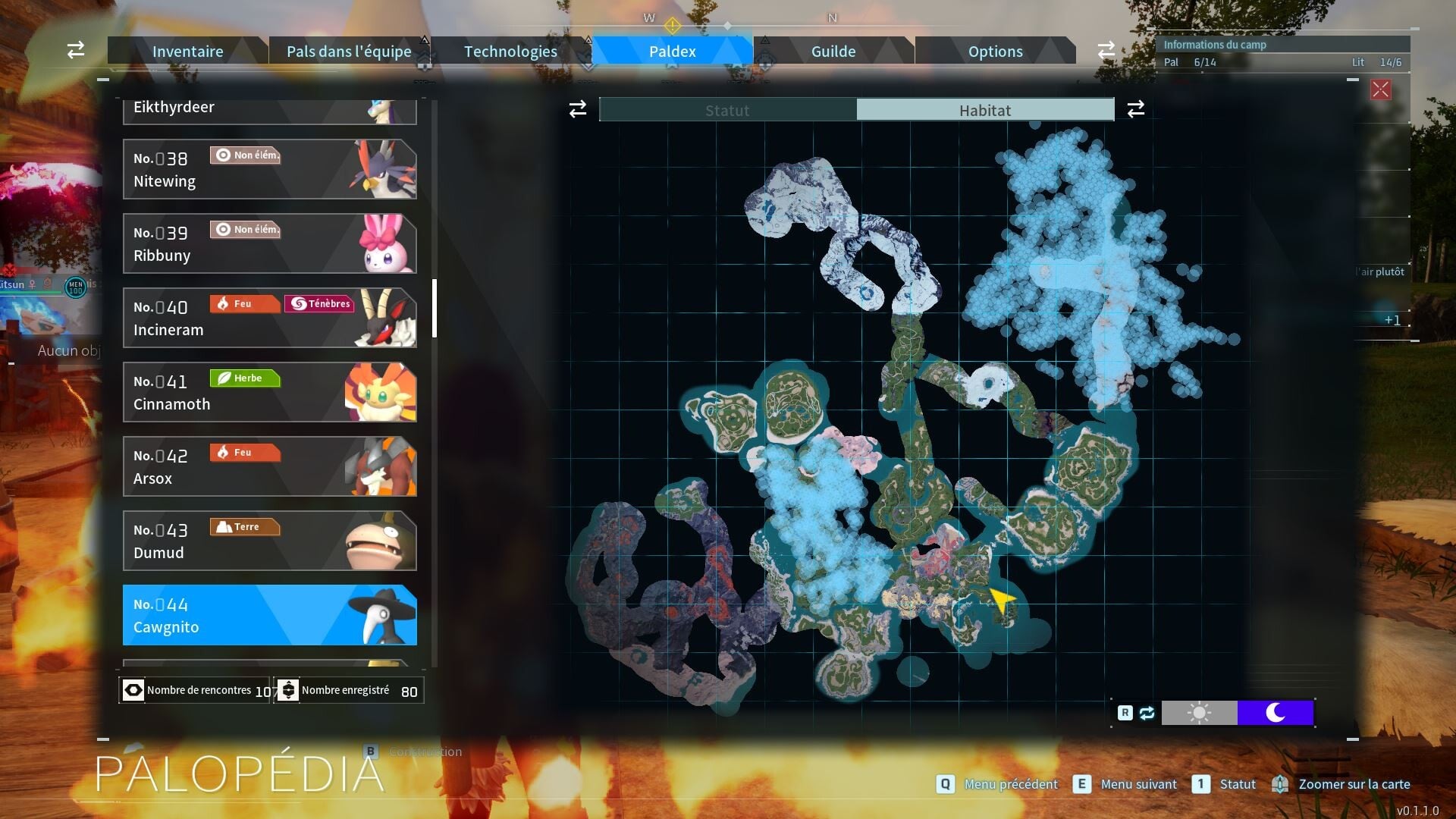Switch to Pals dans l'équipe tab
The height and width of the screenshot is (819, 1456).
(x=349, y=51)
